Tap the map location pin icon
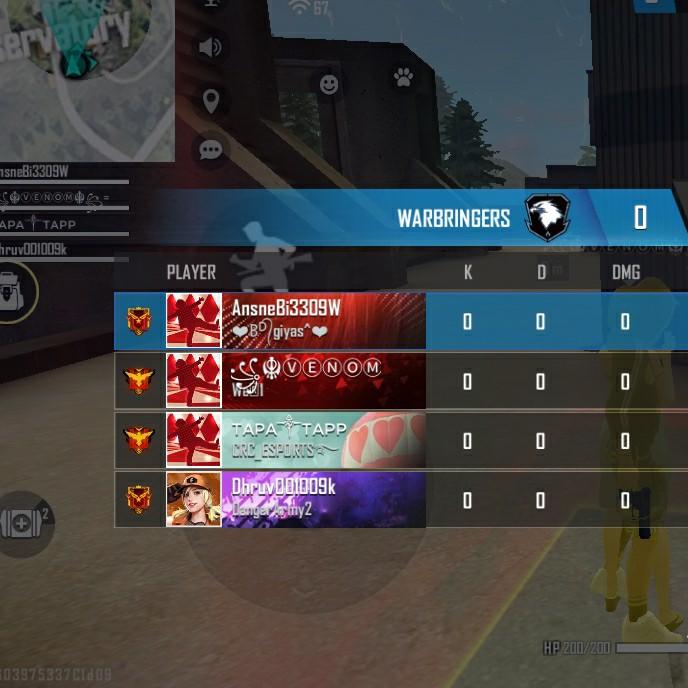 point(210,100)
